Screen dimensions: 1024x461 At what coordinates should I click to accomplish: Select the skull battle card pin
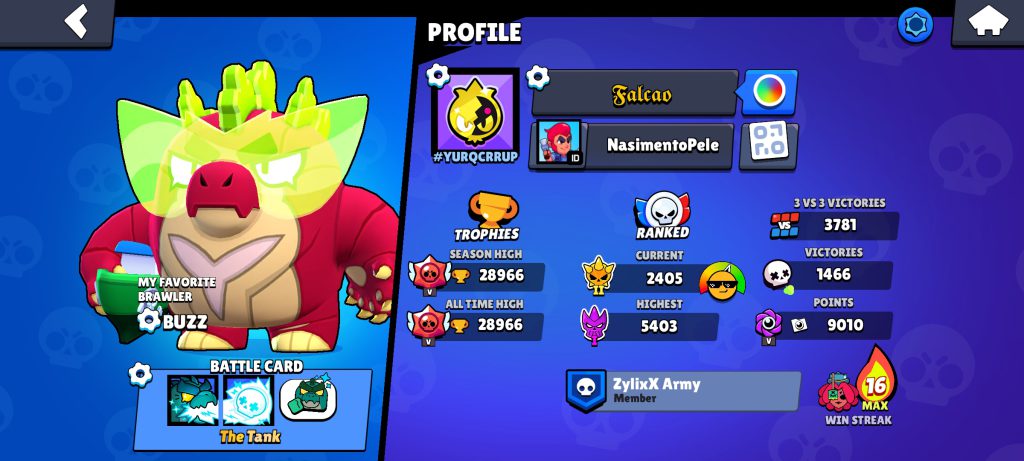pyautogui.click(x=248, y=400)
